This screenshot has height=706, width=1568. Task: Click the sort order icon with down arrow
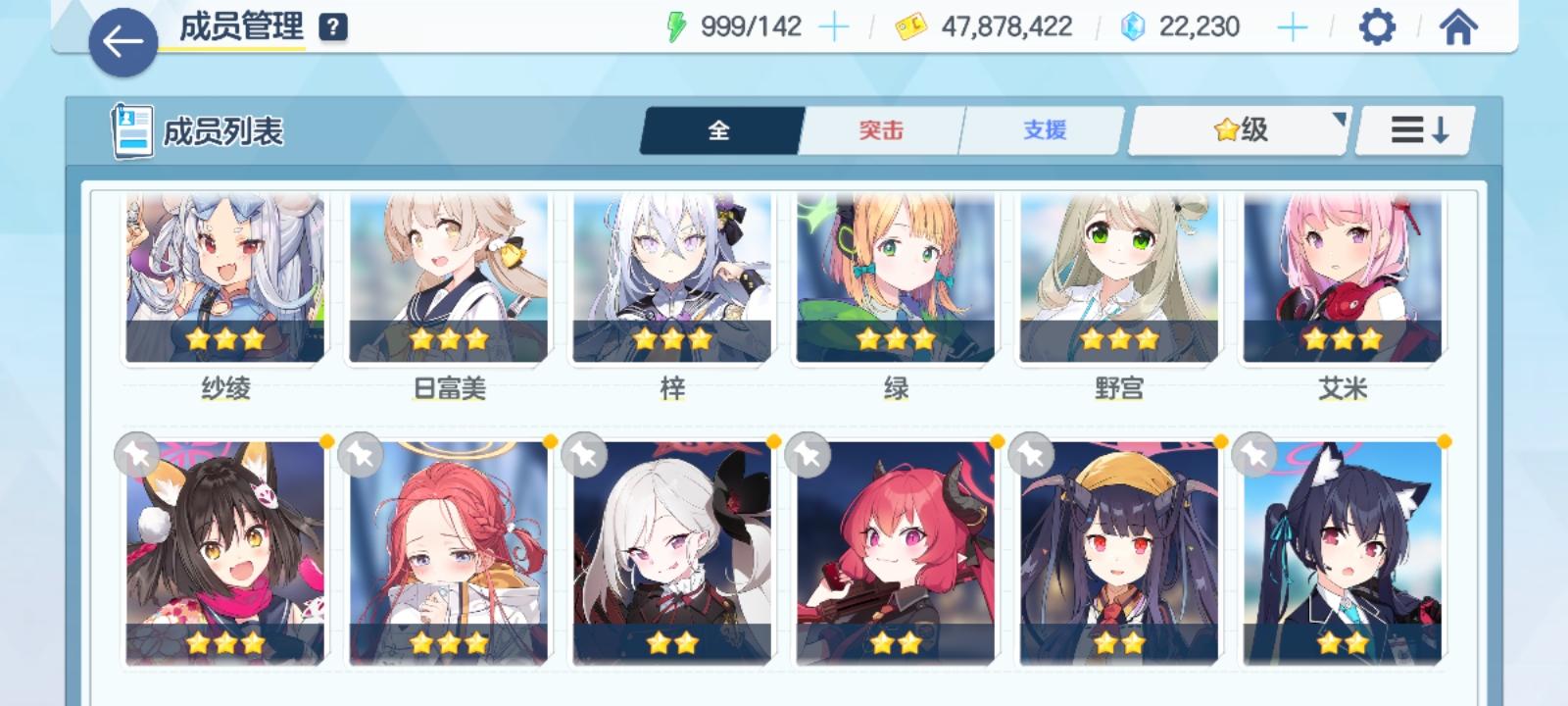pyautogui.click(x=1412, y=129)
